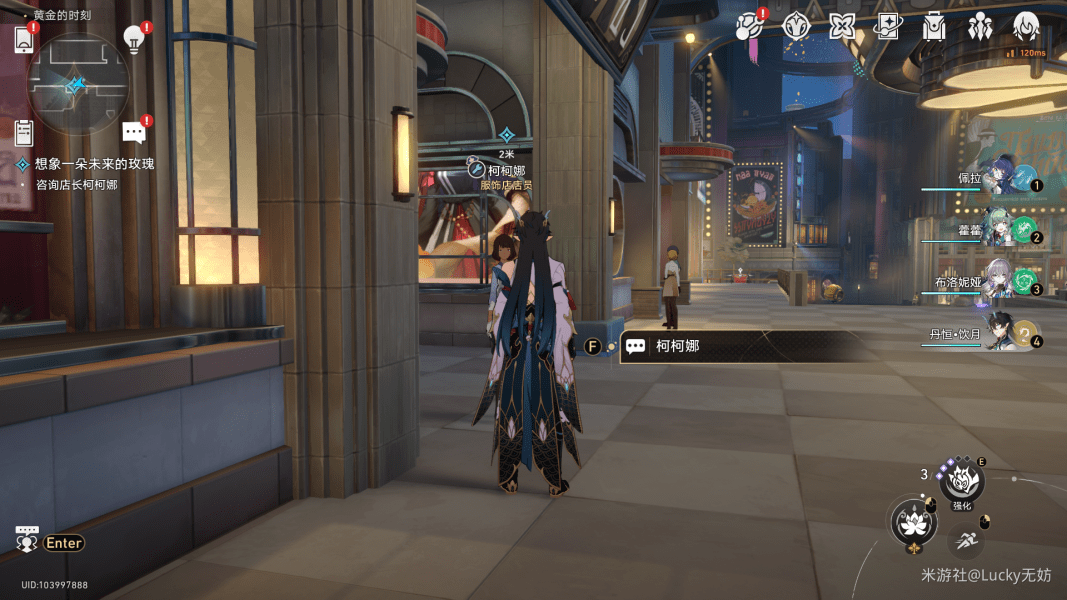Open the character head icon
The height and width of the screenshot is (600, 1067).
(x=1026, y=26)
